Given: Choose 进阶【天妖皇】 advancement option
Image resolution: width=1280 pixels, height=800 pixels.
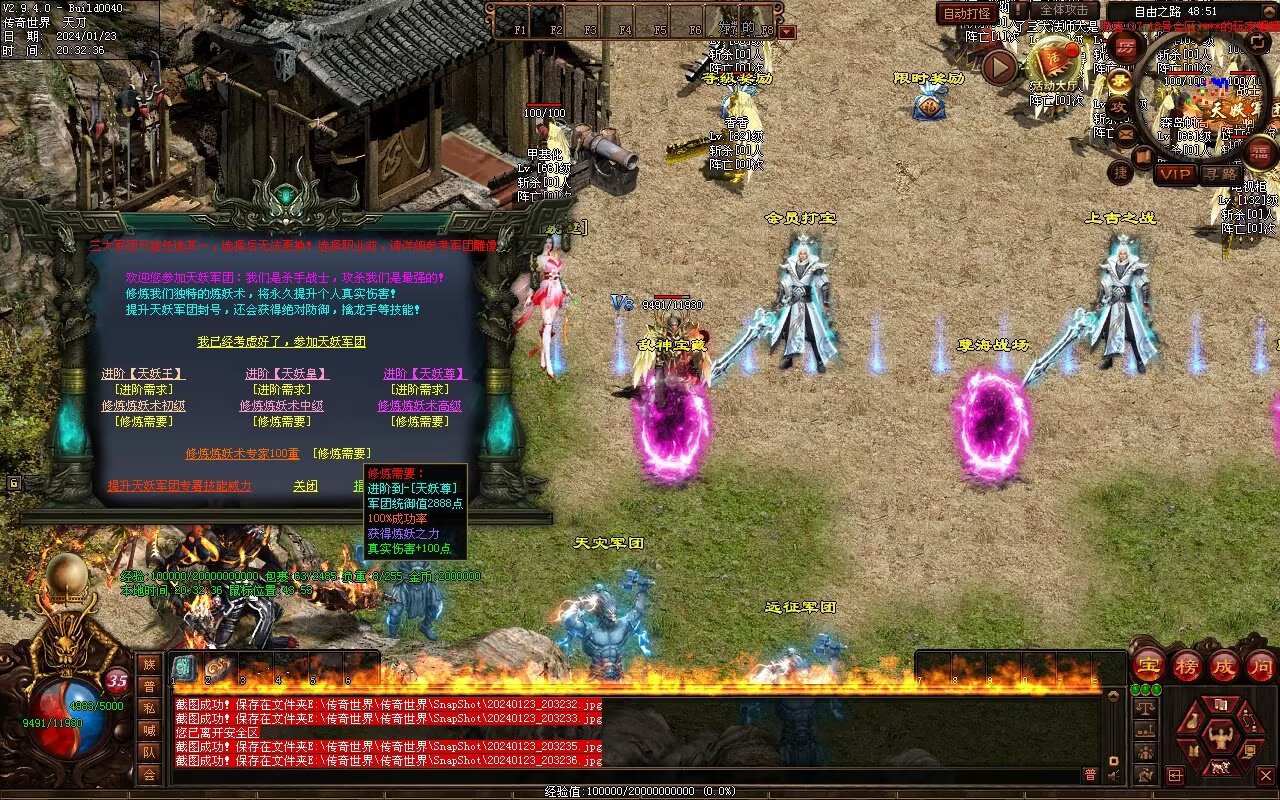Looking at the screenshot, I should (x=287, y=374).
